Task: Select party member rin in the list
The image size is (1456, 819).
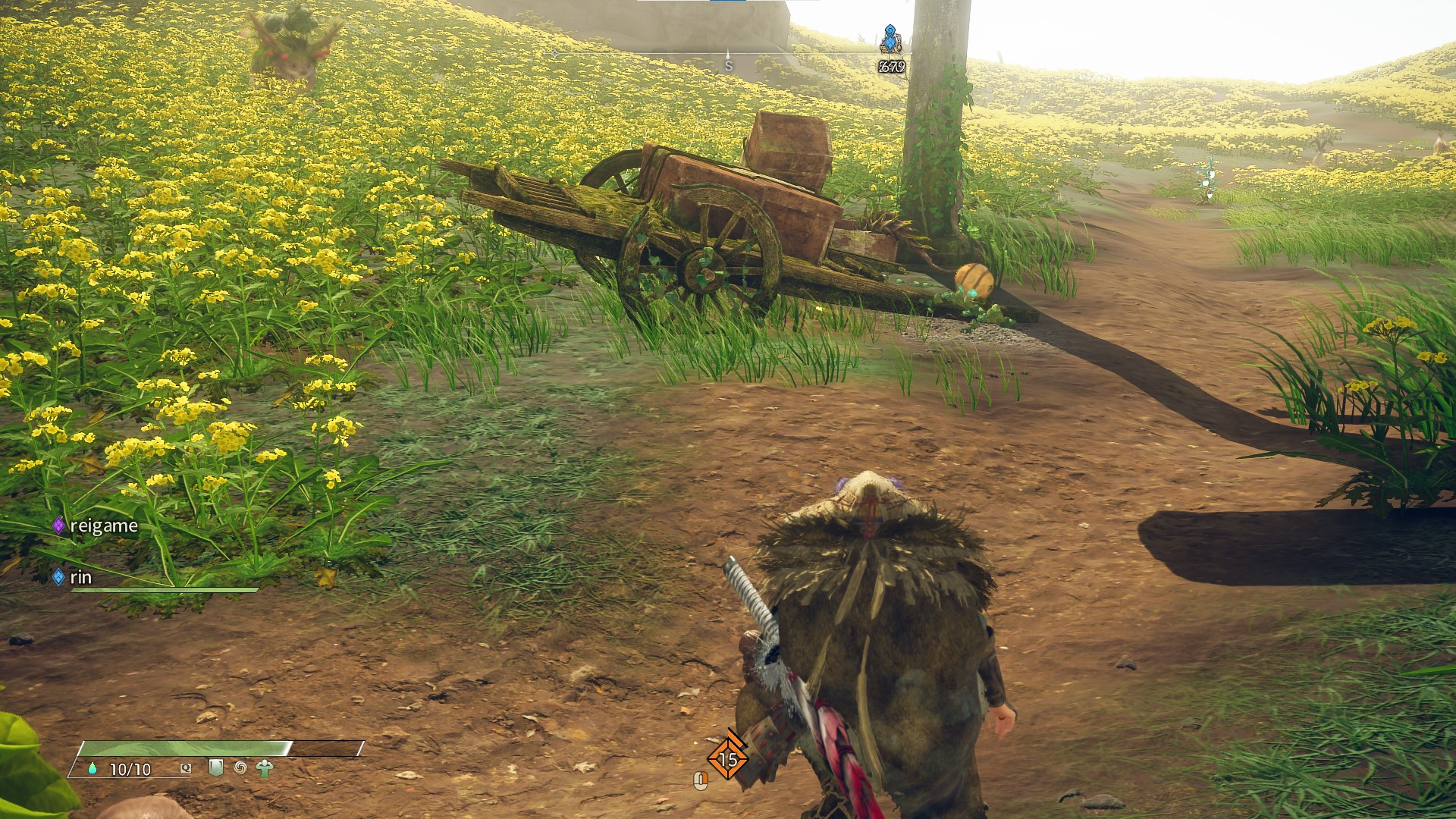Action: [80, 577]
